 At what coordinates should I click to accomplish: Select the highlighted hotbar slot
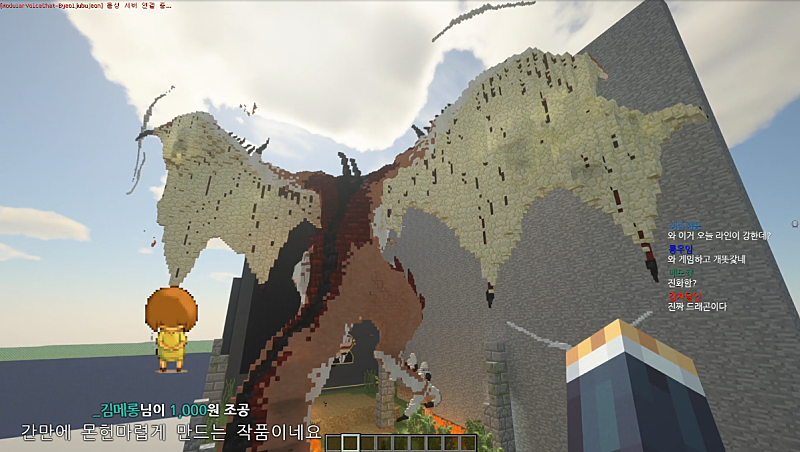point(349,442)
